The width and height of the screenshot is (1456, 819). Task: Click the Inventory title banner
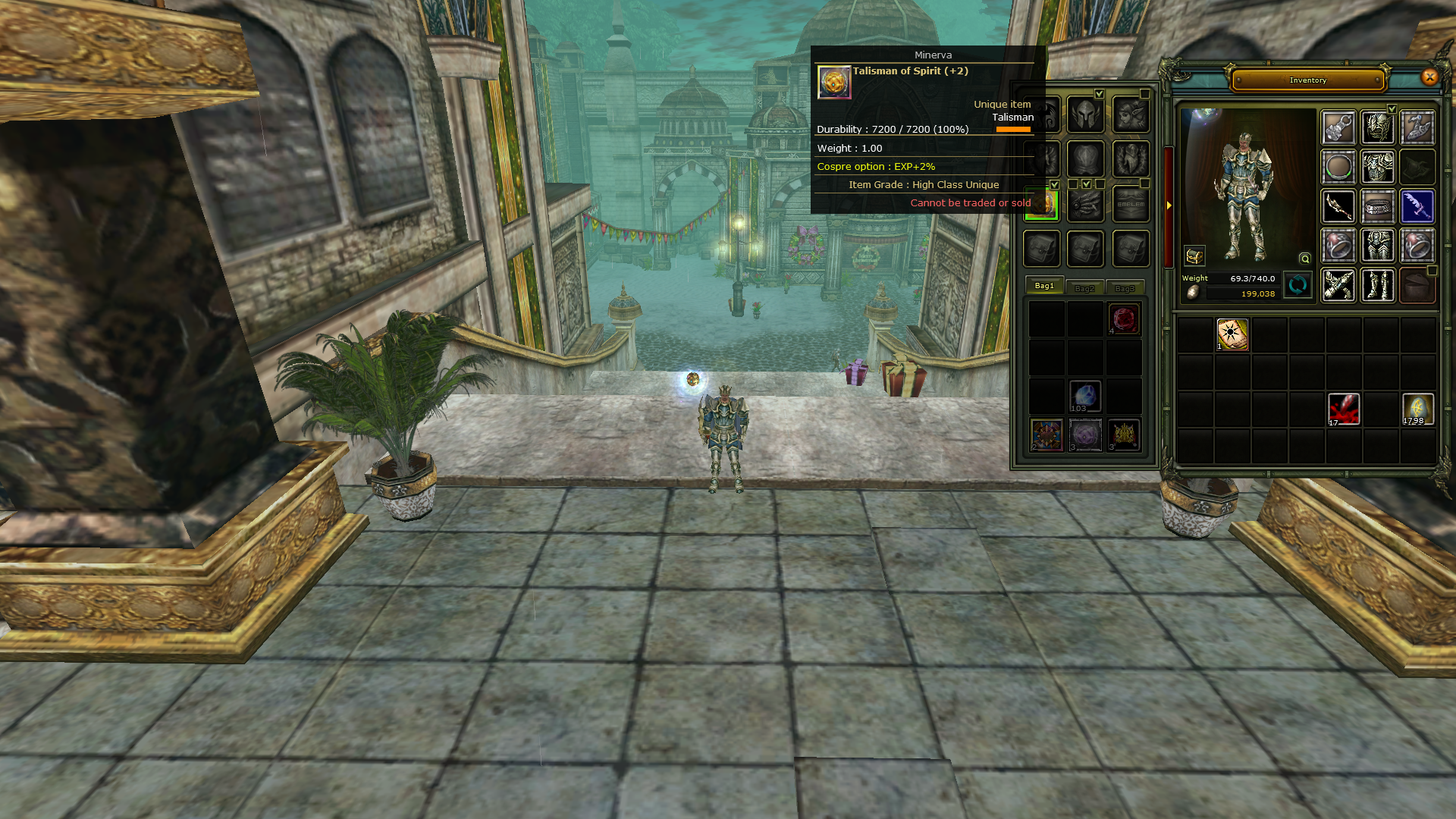click(1307, 80)
